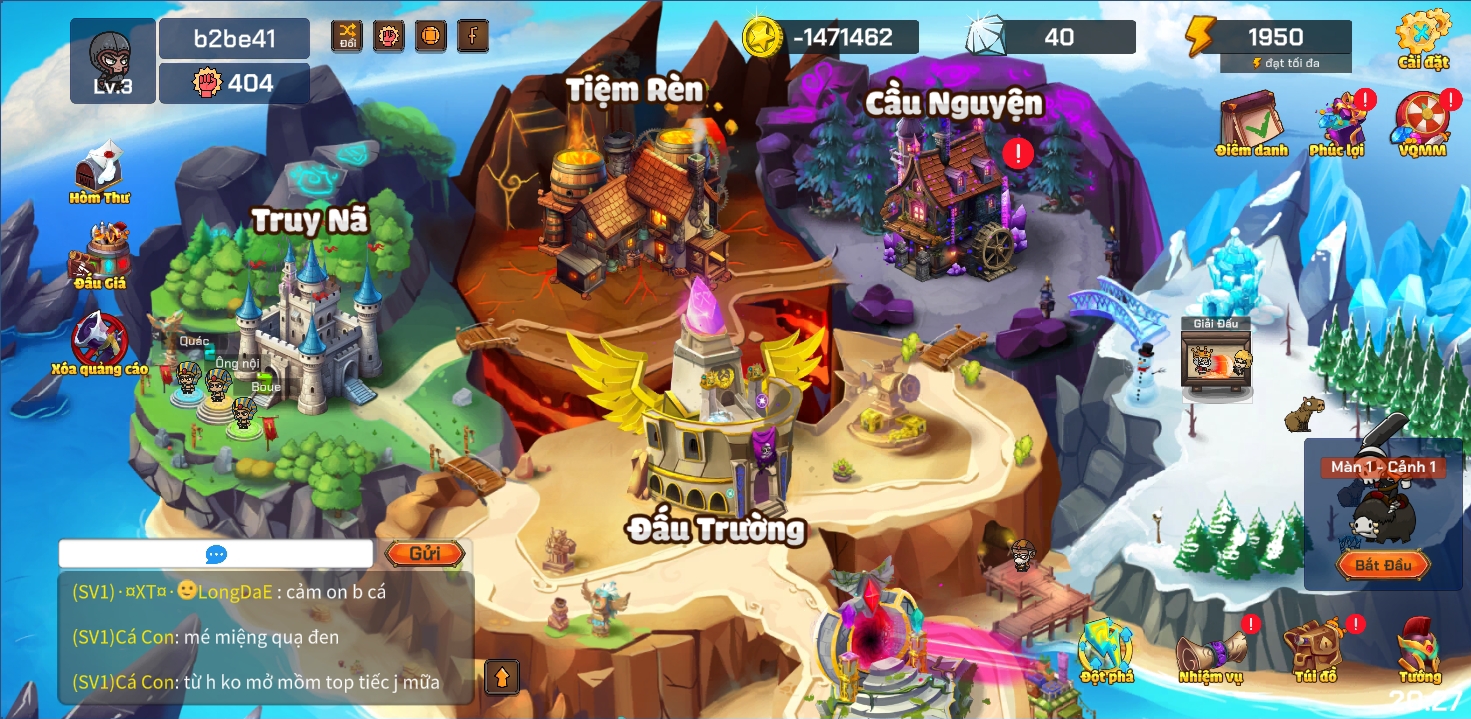Open the Tướng heroes helmet menu

point(1419,648)
